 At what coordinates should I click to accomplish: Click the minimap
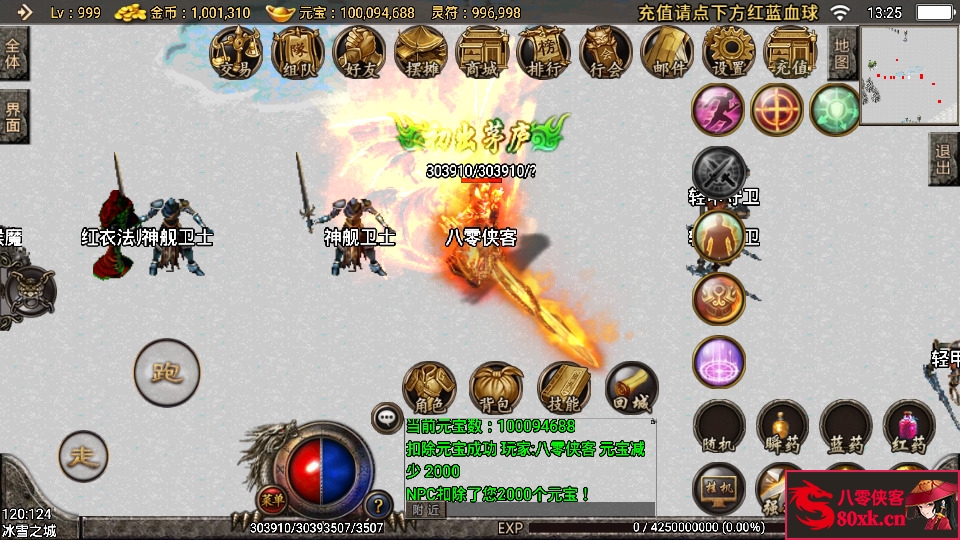(909, 75)
